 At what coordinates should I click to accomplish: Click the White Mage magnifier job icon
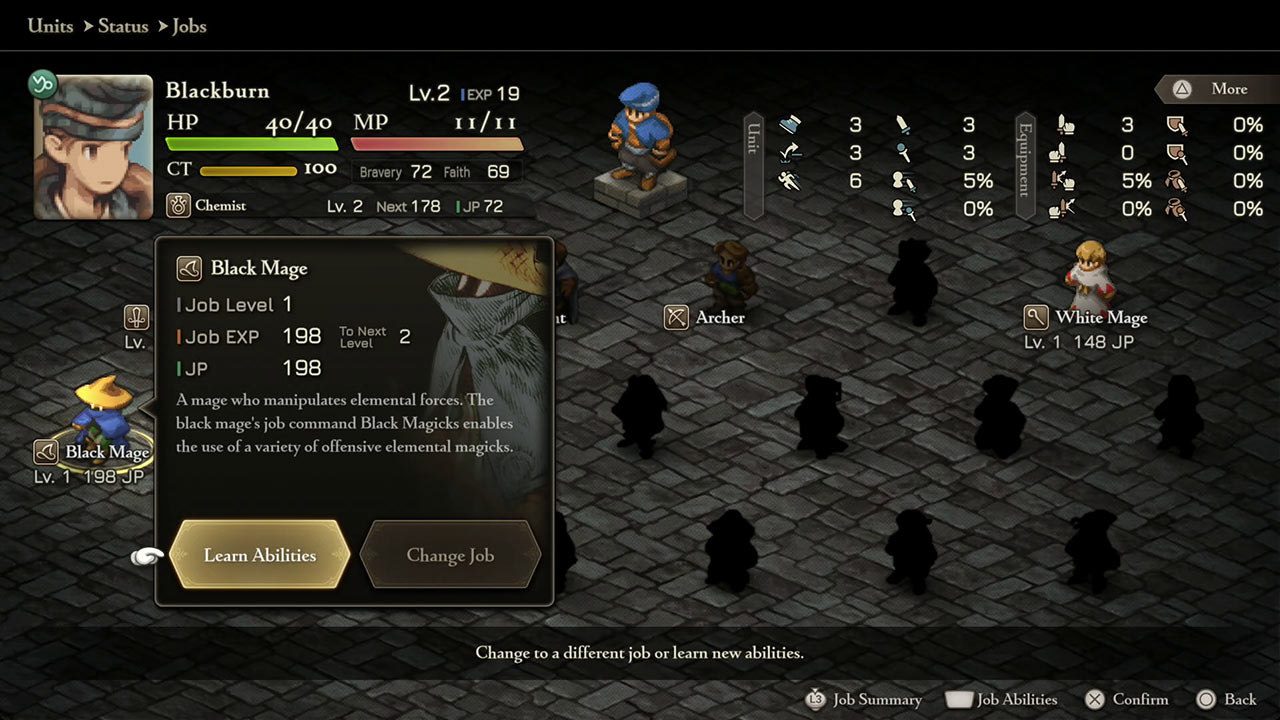pos(1036,317)
